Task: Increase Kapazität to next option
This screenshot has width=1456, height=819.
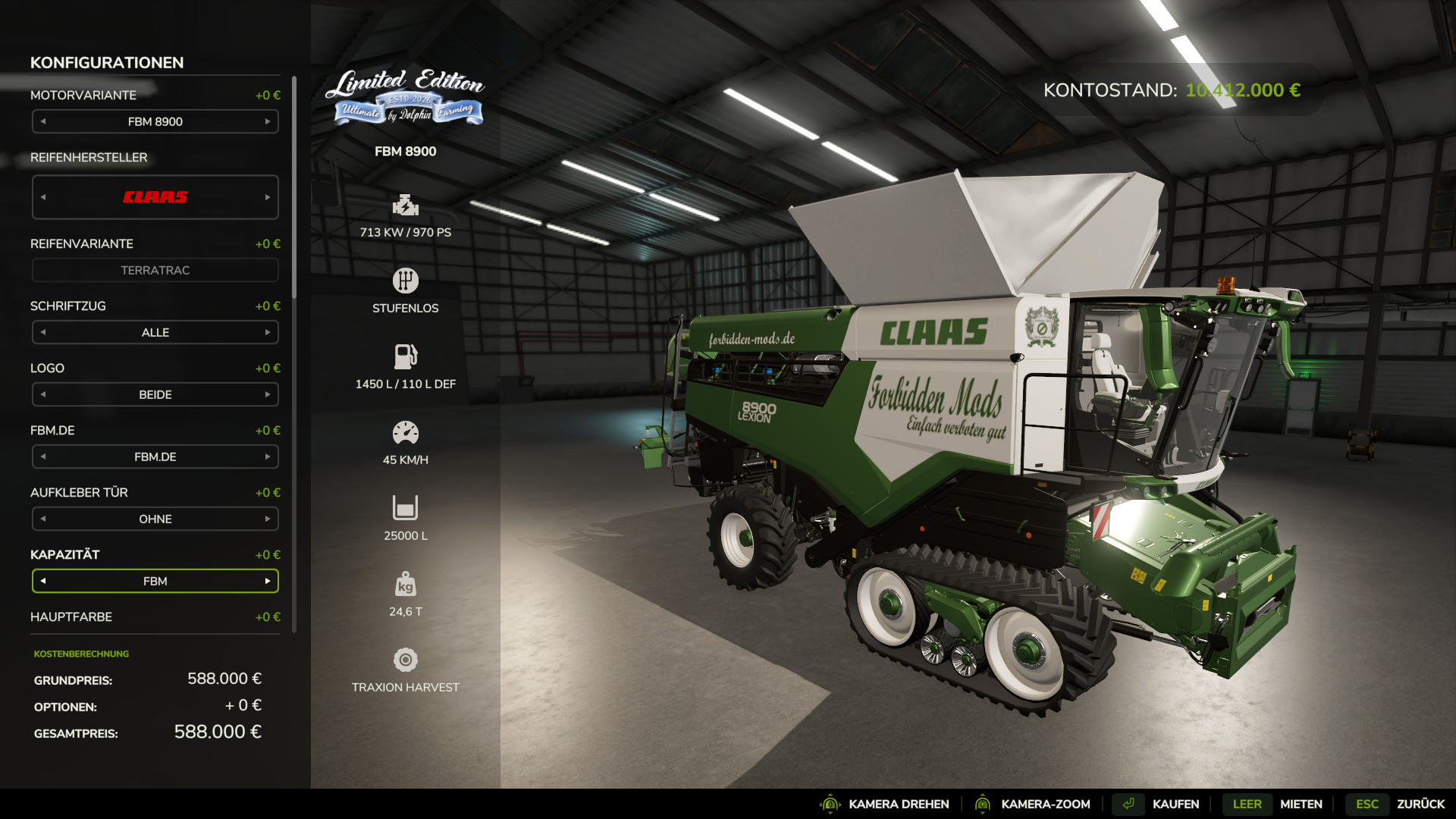Action: click(268, 581)
